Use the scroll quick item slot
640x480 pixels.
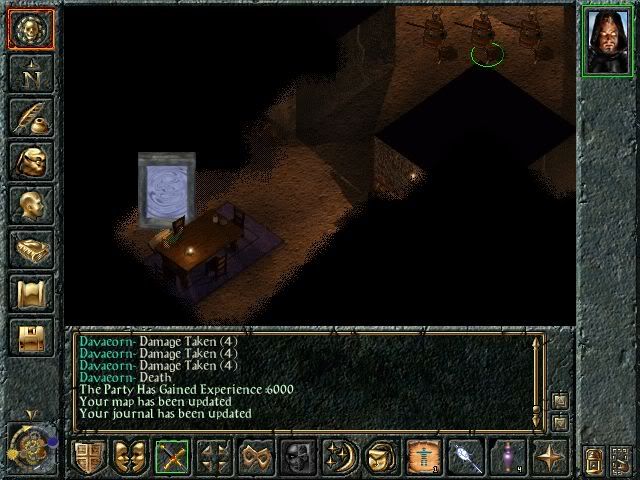click(422, 456)
